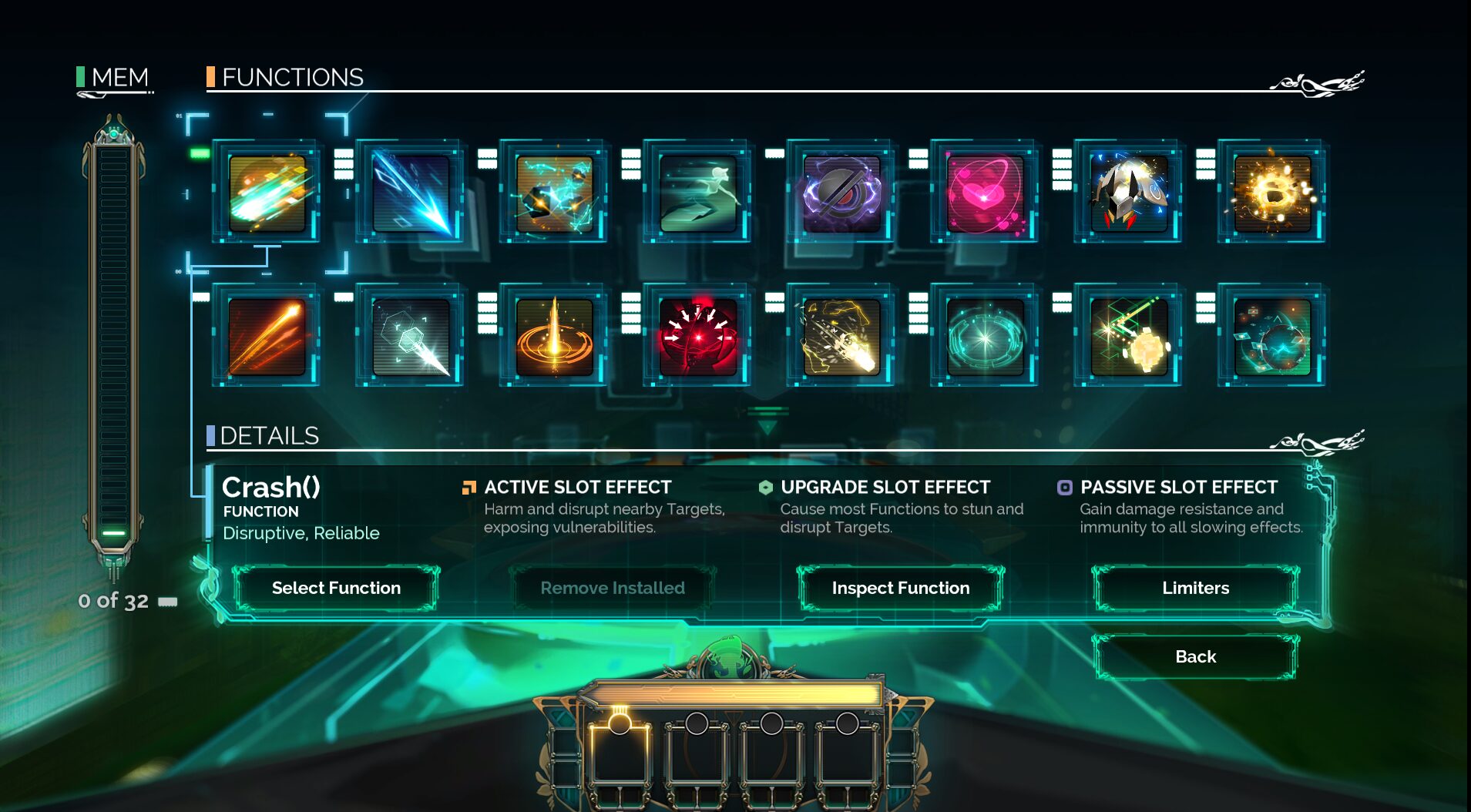Image resolution: width=1471 pixels, height=812 pixels.
Task: Open the dark purple orb function icon
Action: tap(840, 190)
